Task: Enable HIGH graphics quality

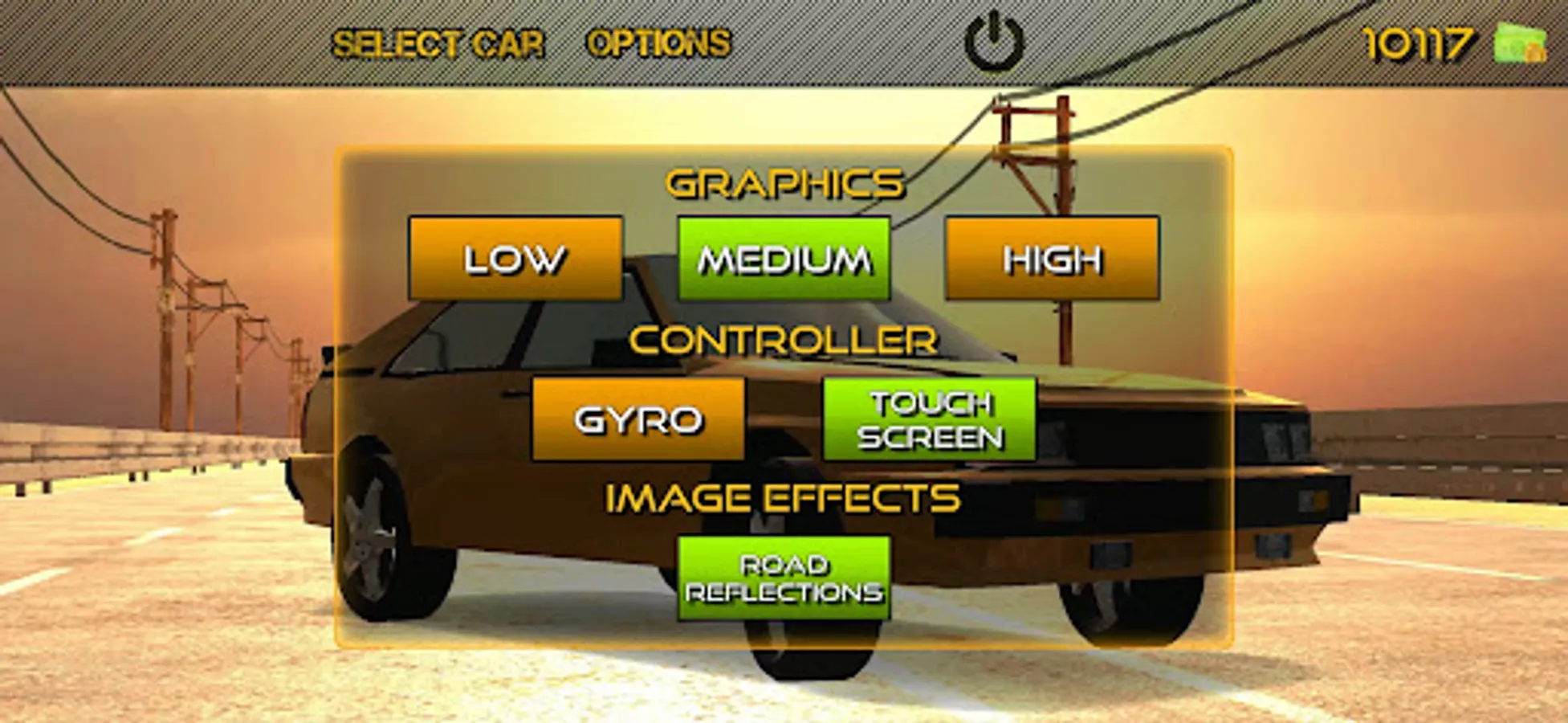Action: pyautogui.click(x=1053, y=259)
